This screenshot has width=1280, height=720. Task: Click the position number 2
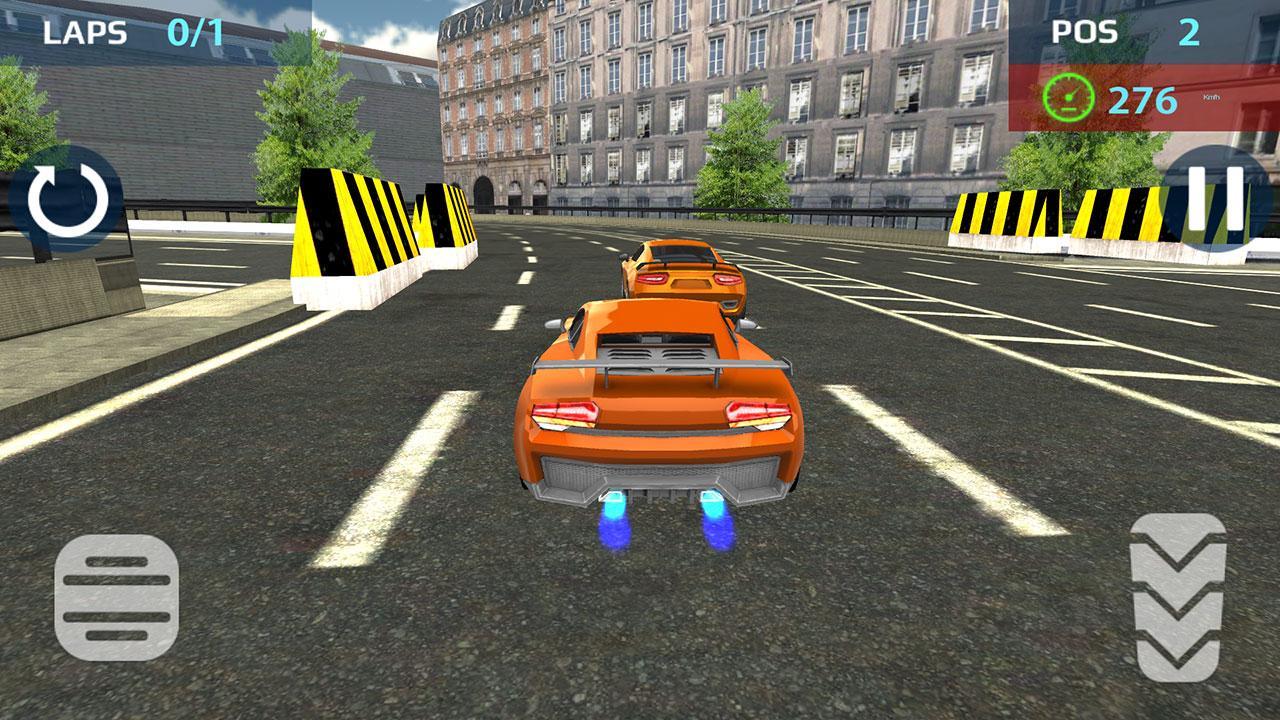pos(1188,33)
